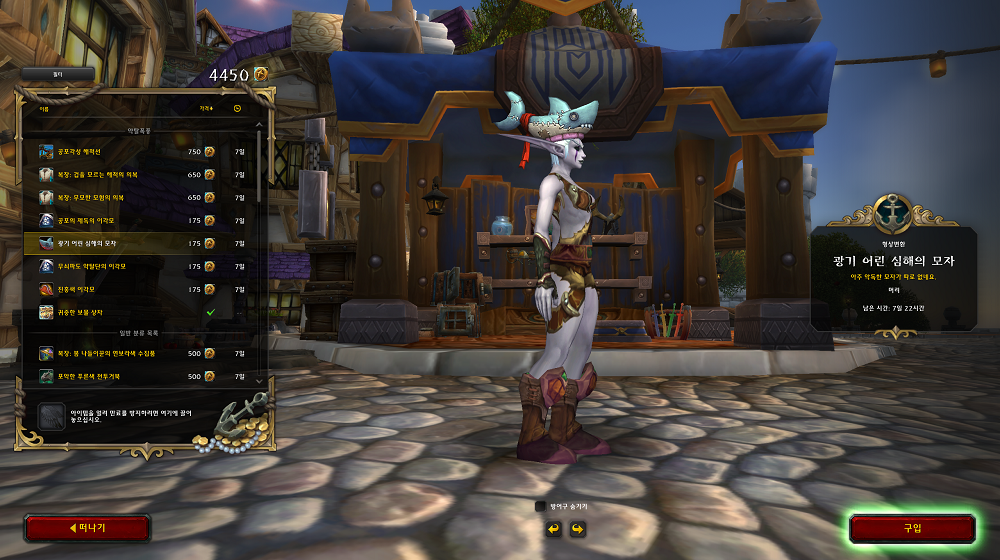Sort list by 가격 price column
This screenshot has height=560, width=1000.
point(206,108)
